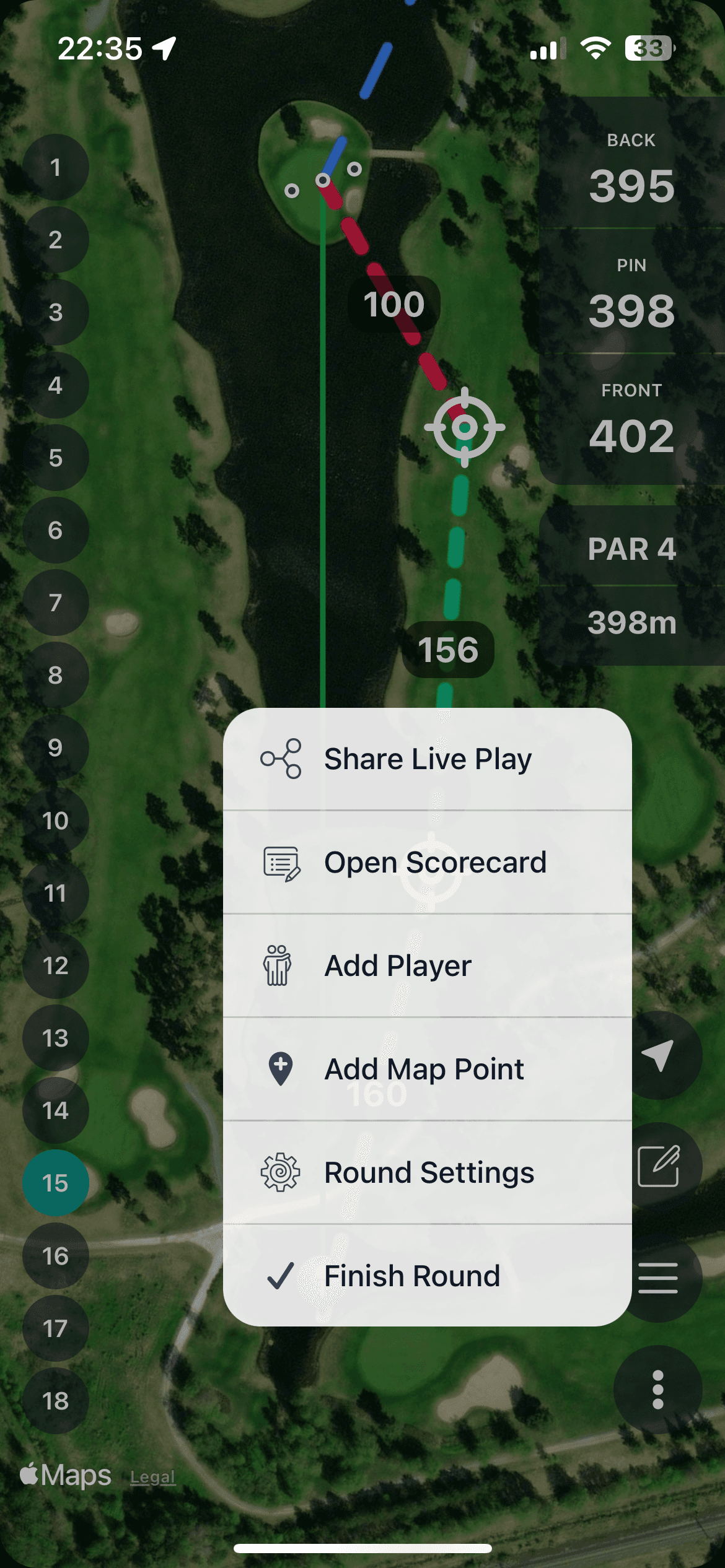Select the highlighted hole 15 button
Screen dimensions: 725x1568
[56, 1183]
